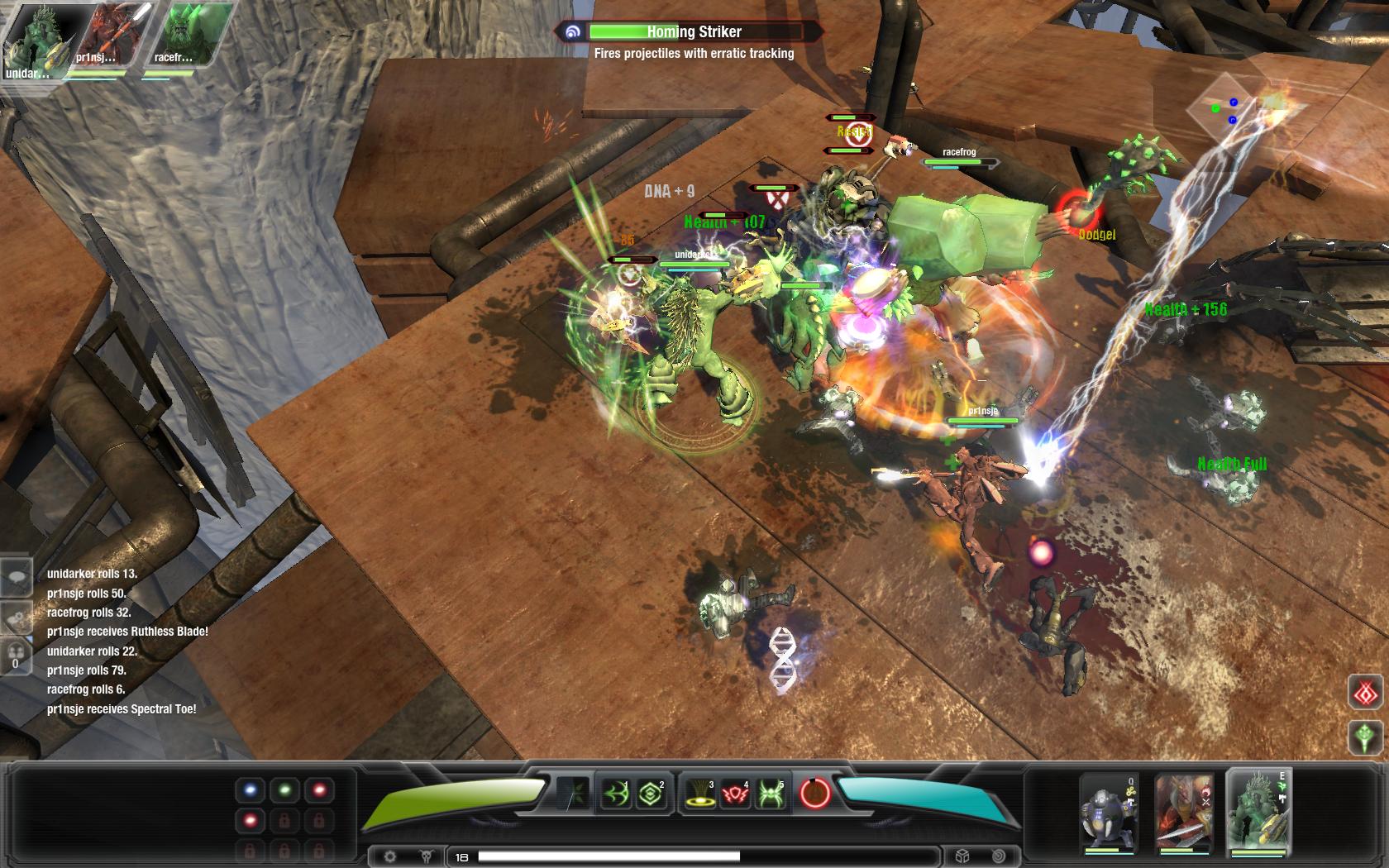1389x868 pixels.
Task: Activate the green diamond ability in slot 2
Action: coord(649,794)
